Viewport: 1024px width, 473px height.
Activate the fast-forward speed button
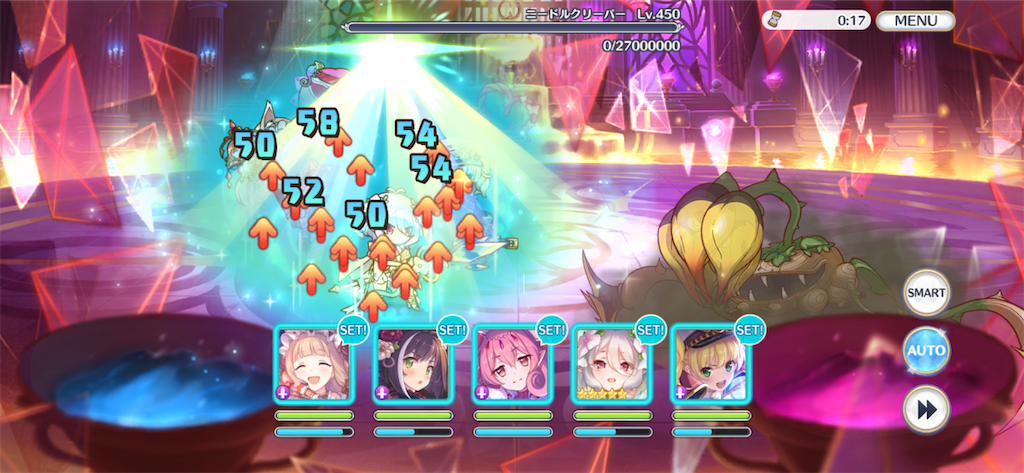[925, 408]
